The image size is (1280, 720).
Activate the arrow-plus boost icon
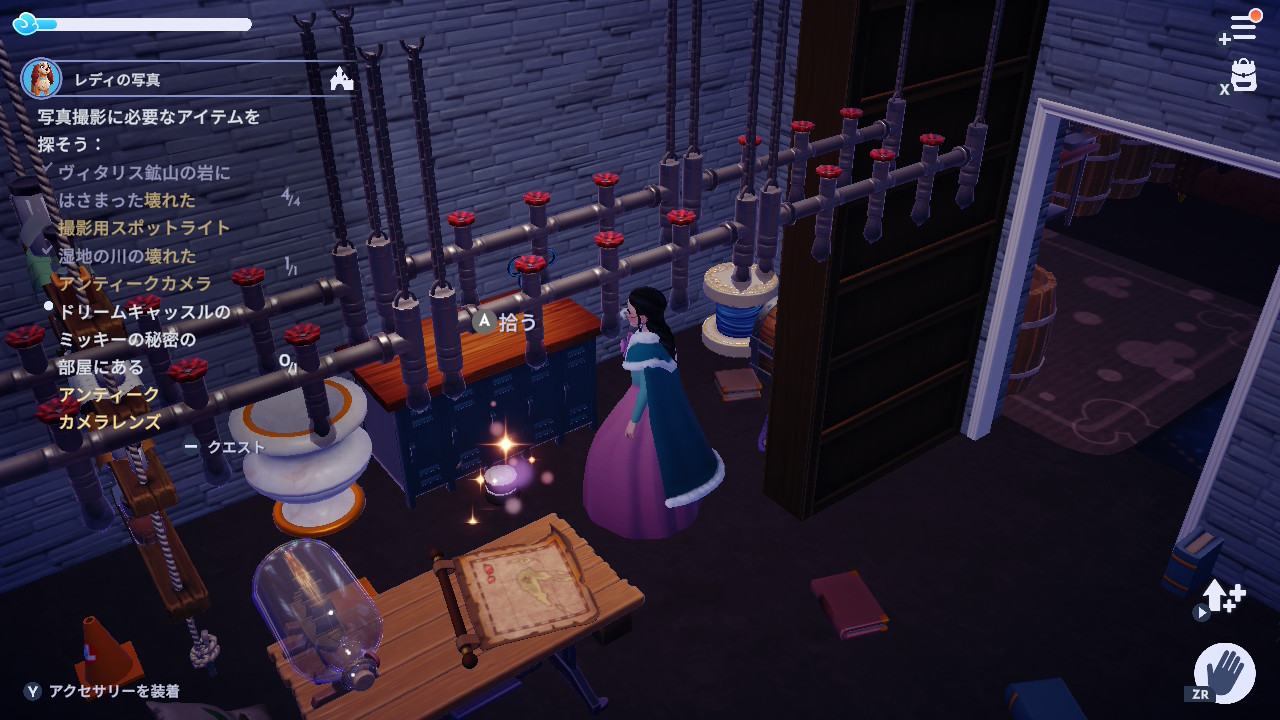pyautogui.click(x=1223, y=596)
